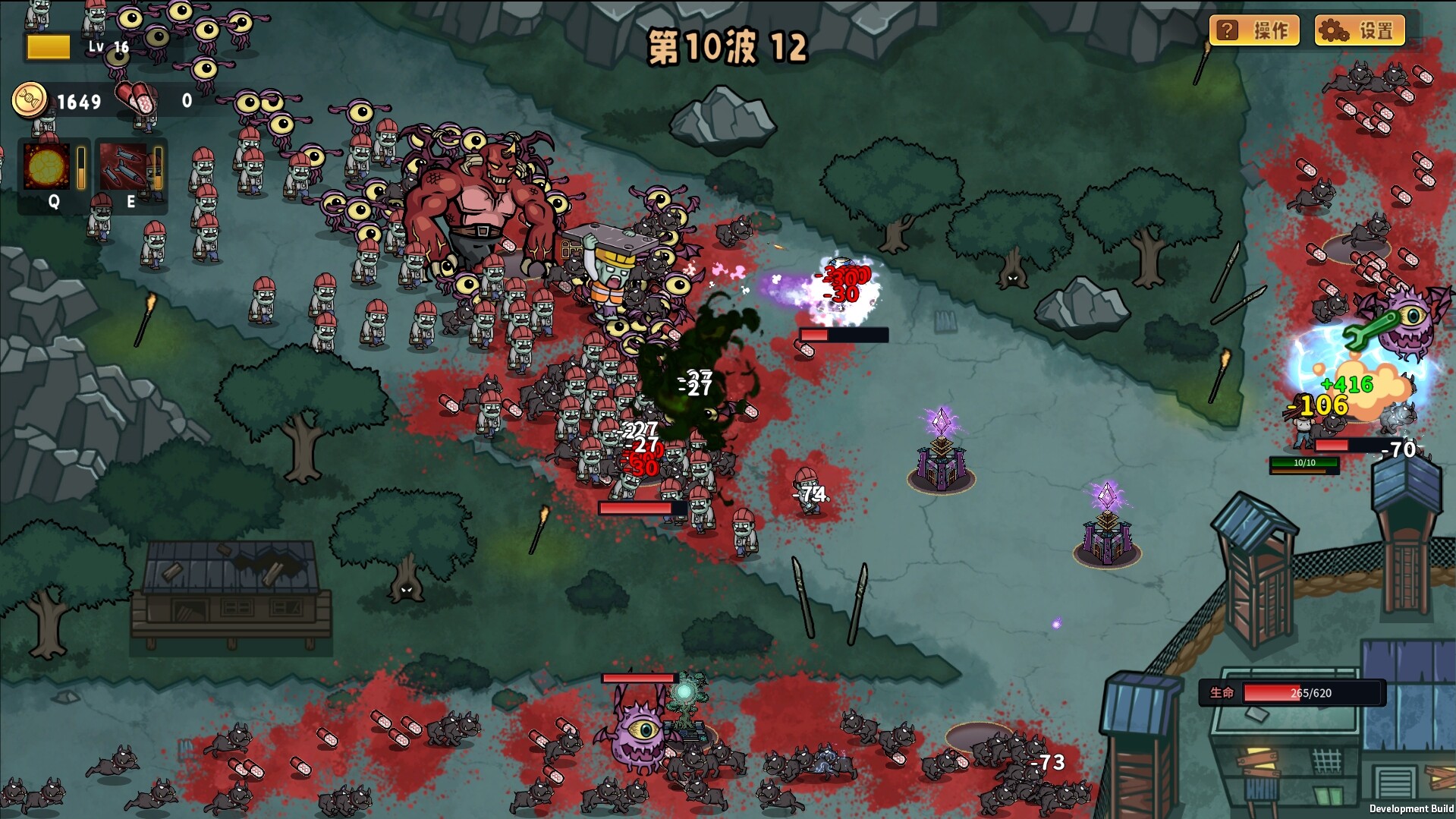Click the golden DNA coin currency icon
Screen dimensions: 1456x819
click(x=28, y=99)
